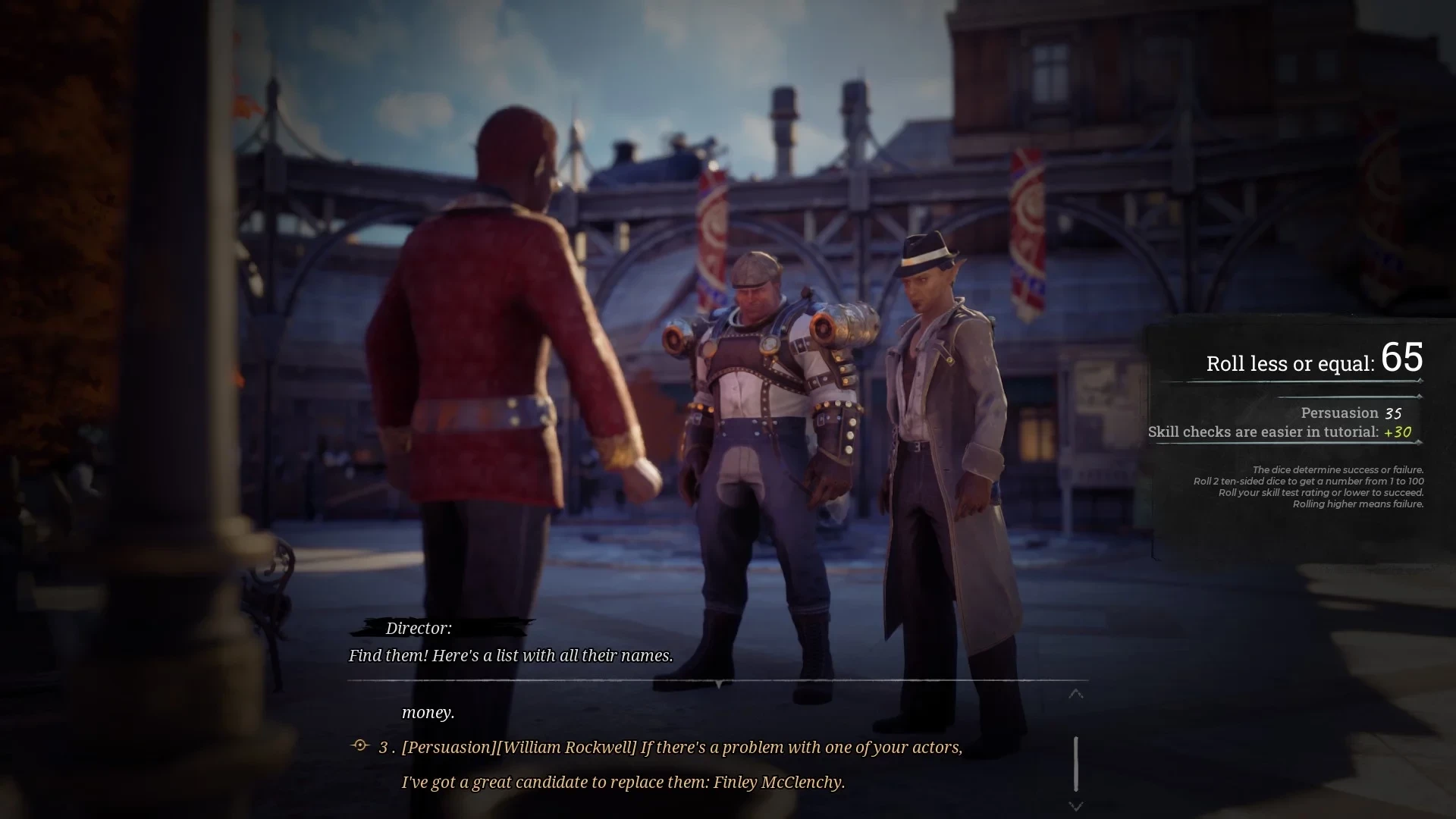Click the dialogue list down arrow

[x=1075, y=806]
